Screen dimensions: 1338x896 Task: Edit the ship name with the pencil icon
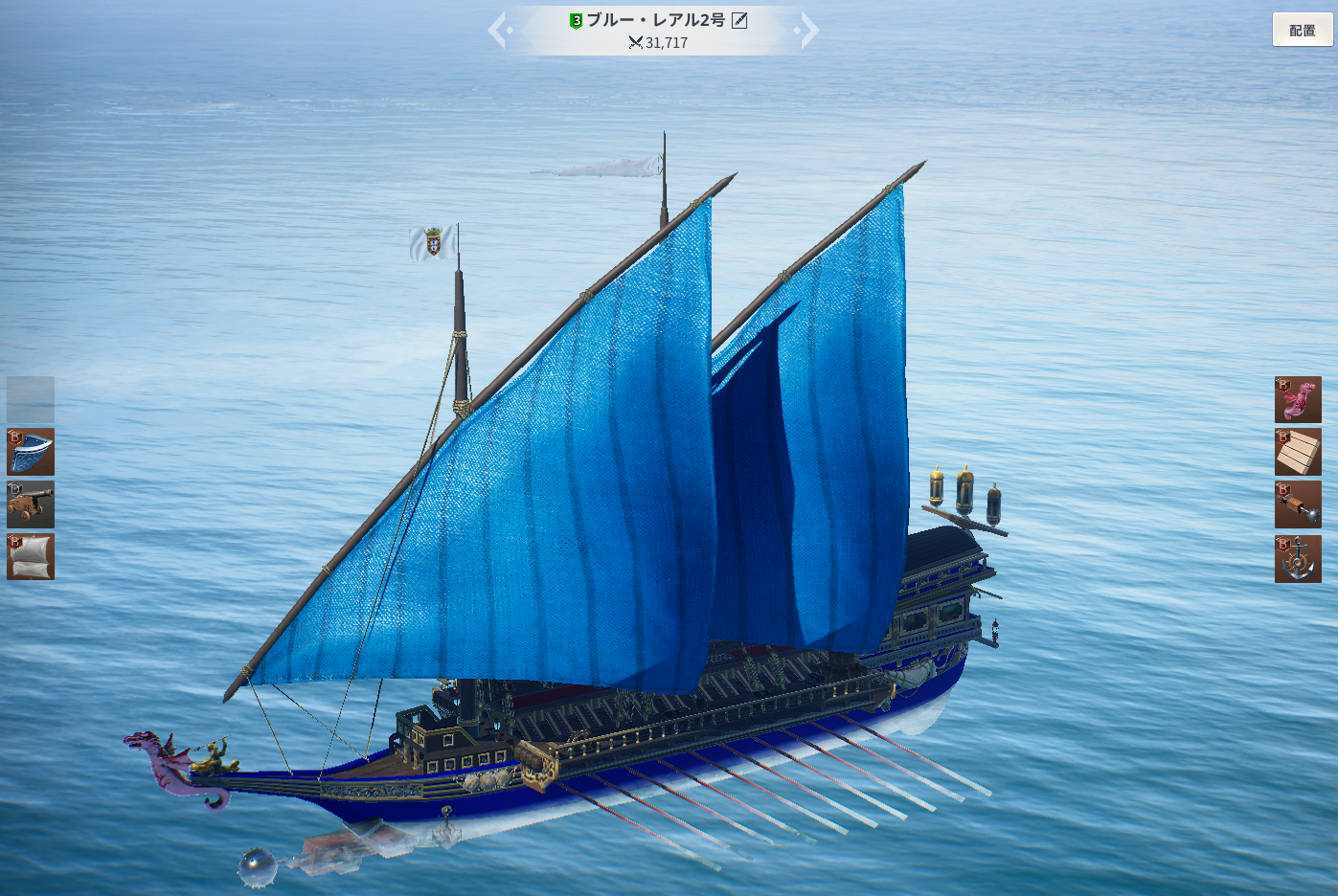click(x=739, y=20)
